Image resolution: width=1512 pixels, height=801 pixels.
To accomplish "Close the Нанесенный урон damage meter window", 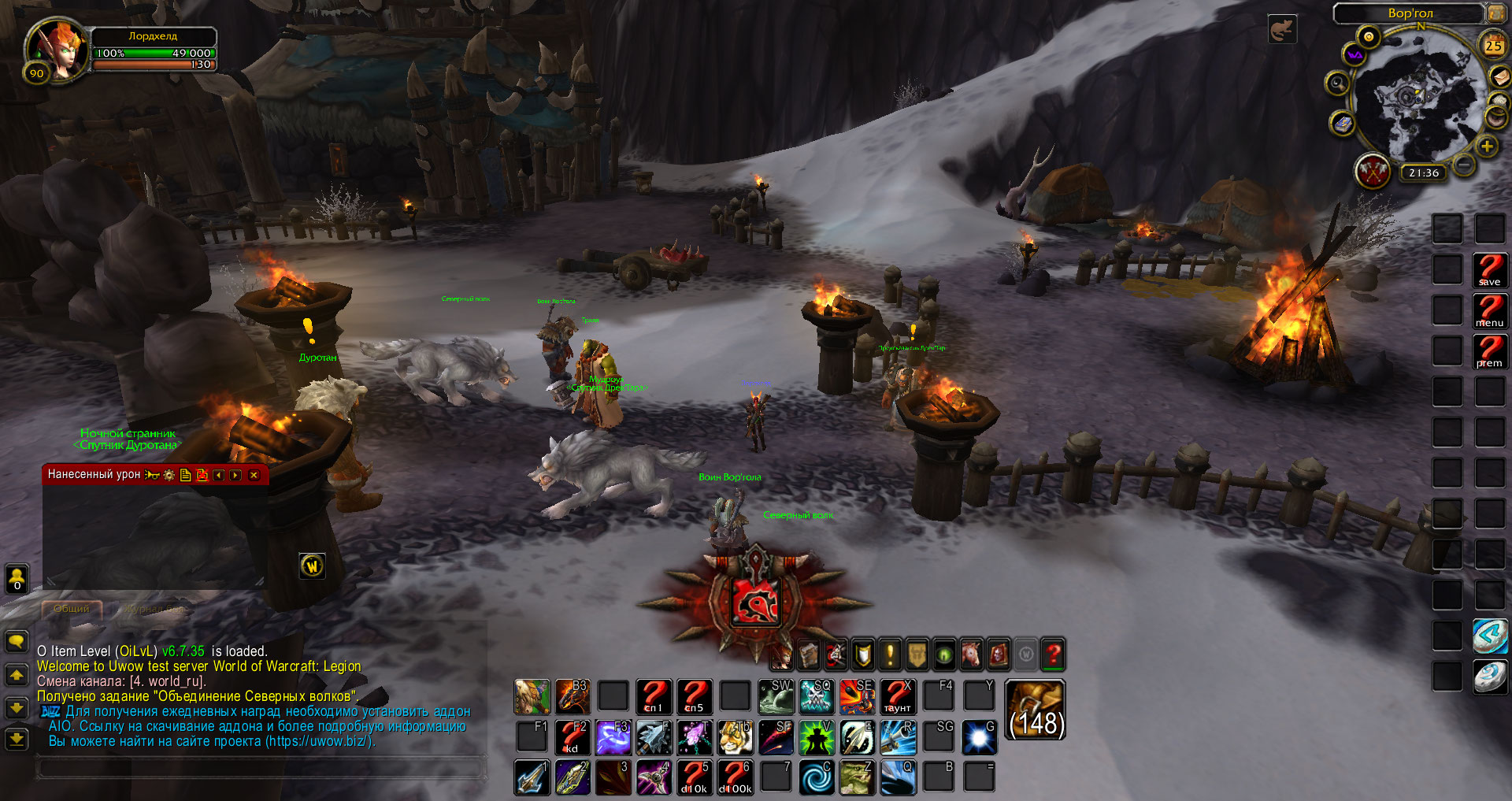I will [254, 475].
